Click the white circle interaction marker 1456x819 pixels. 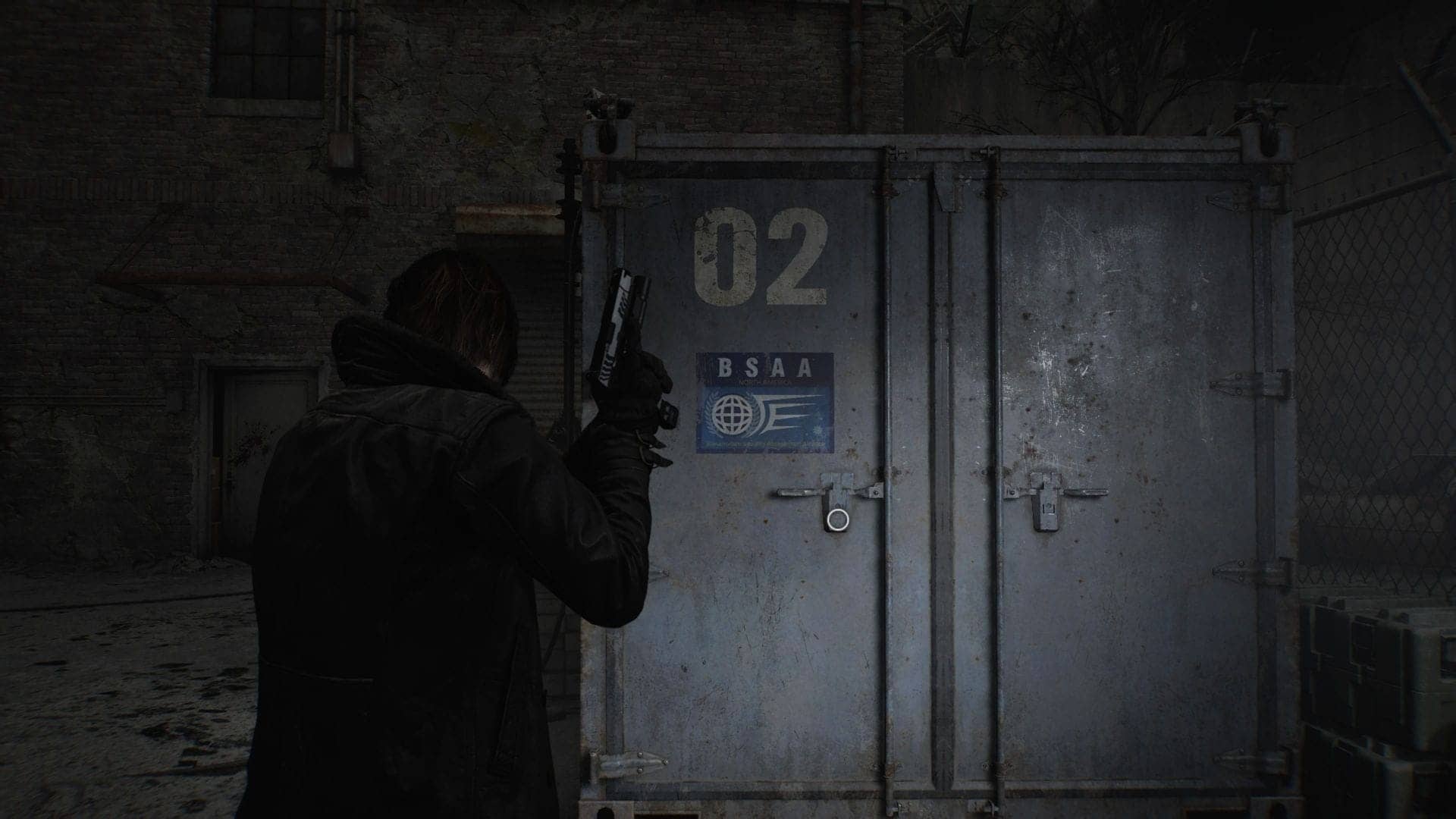coord(837,519)
